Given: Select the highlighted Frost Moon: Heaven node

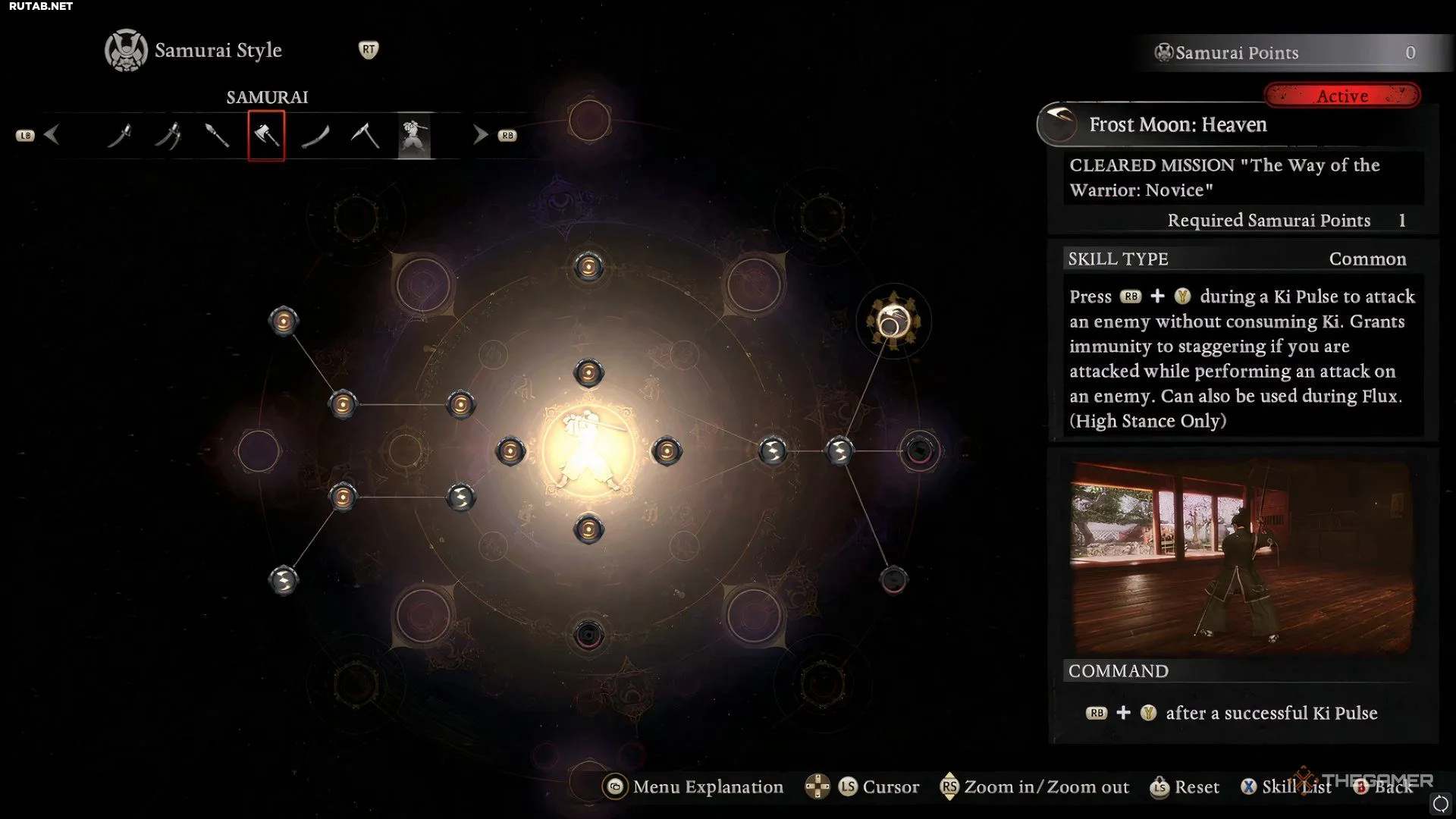Looking at the screenshot, I should point(893,322).
